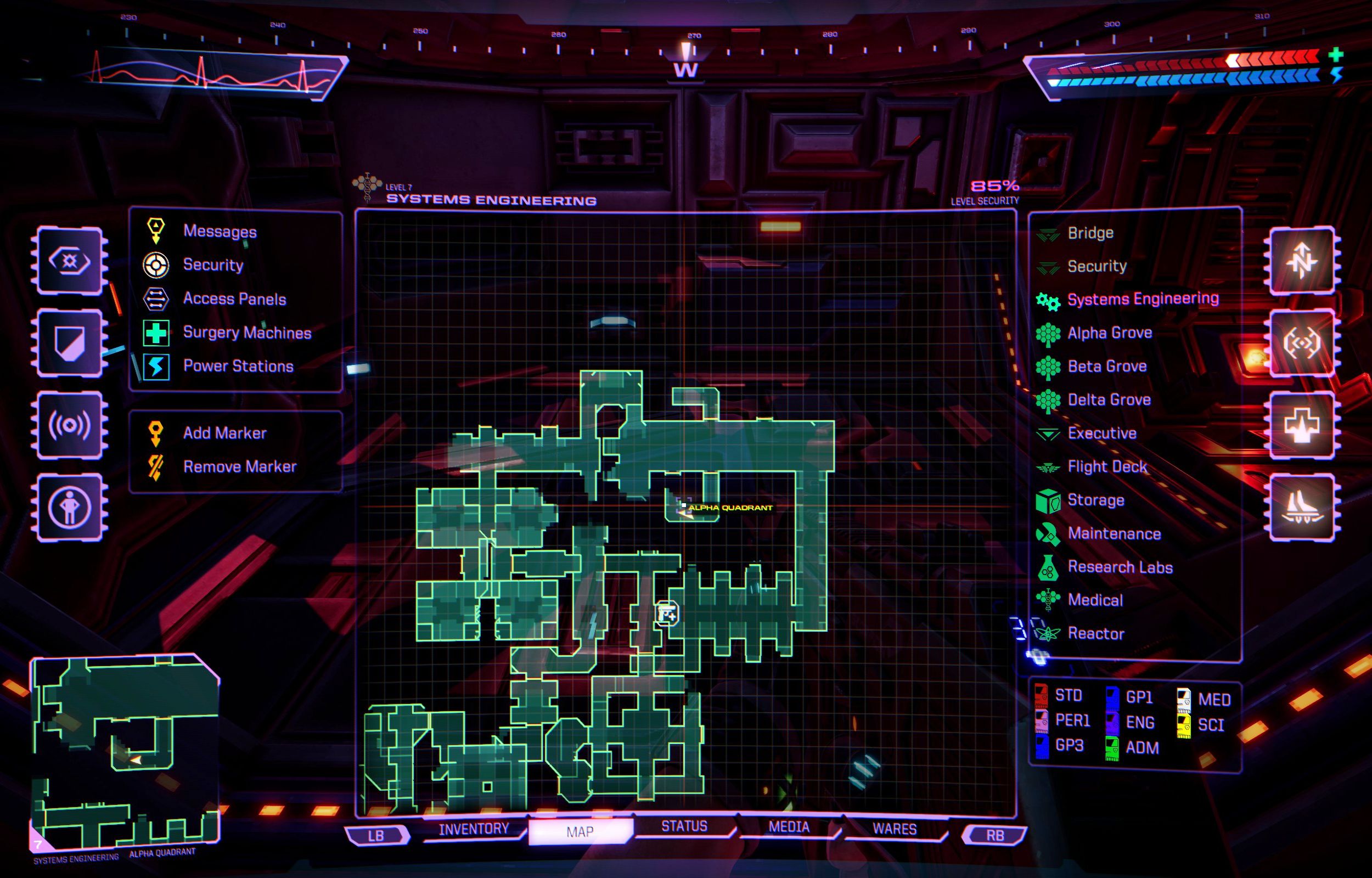
Task: Select the Flight Deck boot icon on the right
Action: tap(1048, 466)
